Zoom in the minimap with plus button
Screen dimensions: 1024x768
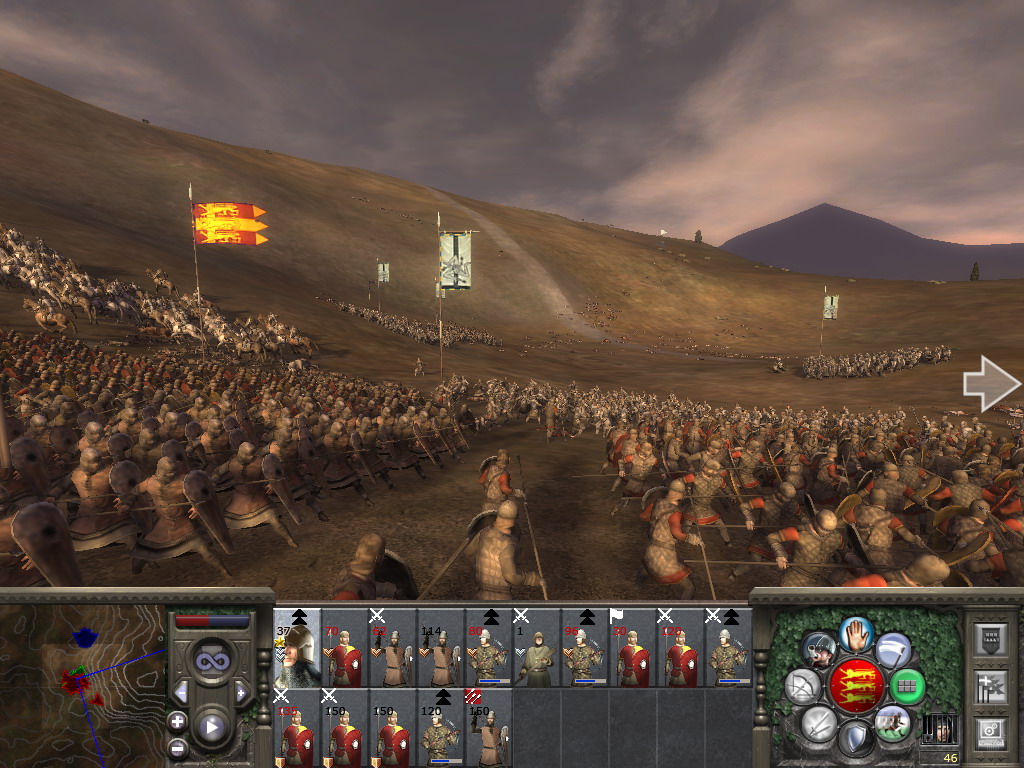tap(177, 721)
